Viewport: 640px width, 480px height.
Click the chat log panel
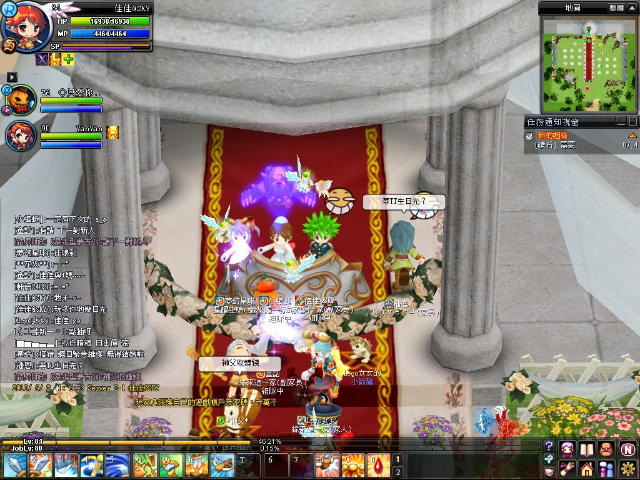[70, 300]
